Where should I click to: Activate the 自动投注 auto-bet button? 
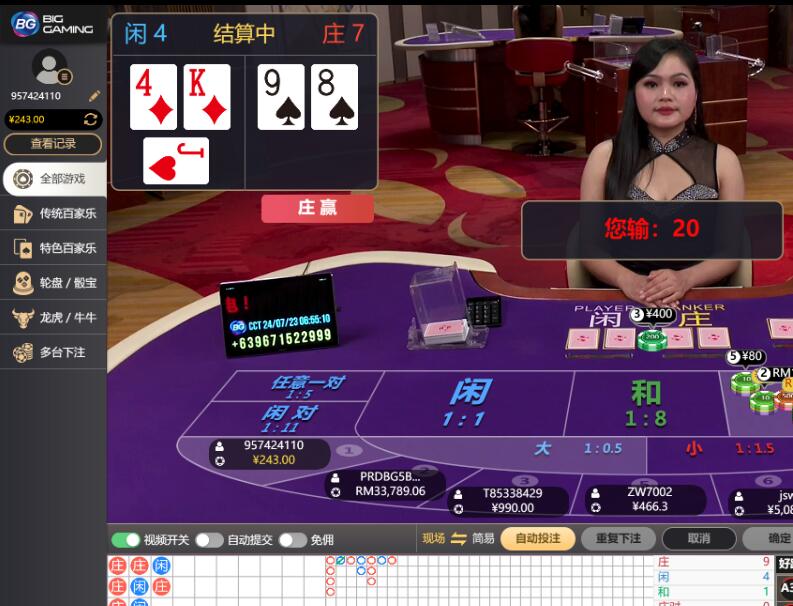(537, 539)
